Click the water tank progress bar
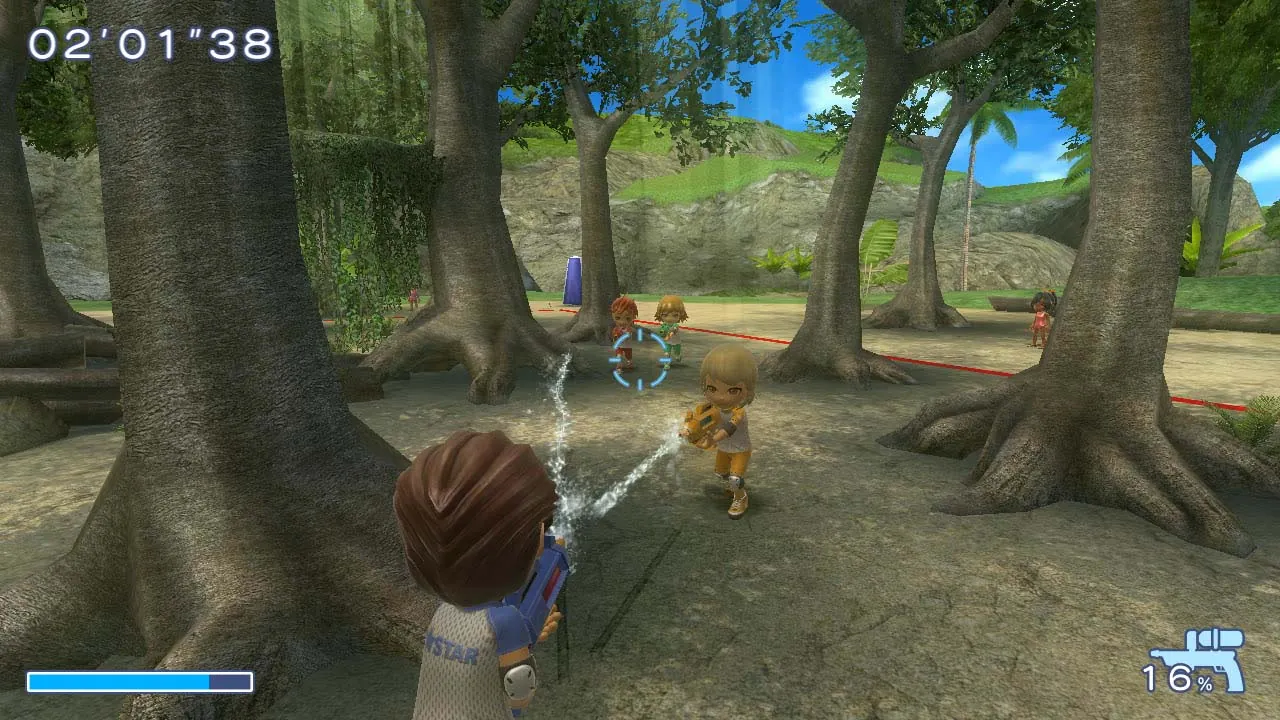This screenshot has width=1280, height=720. (x=140, y=680)
